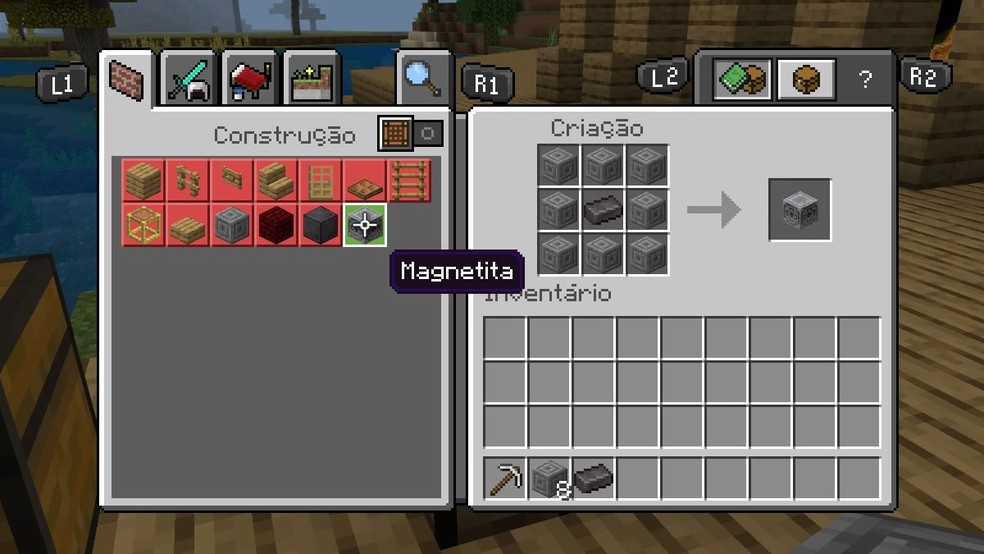Switch to the Construction brick tab
This screenshot has width=984, height=554.
(126, 79)
